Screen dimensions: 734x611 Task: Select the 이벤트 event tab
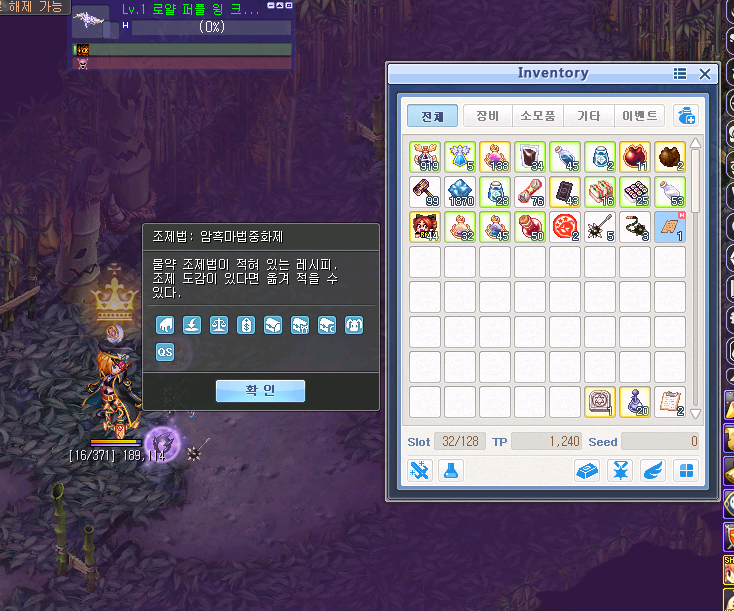640,116
